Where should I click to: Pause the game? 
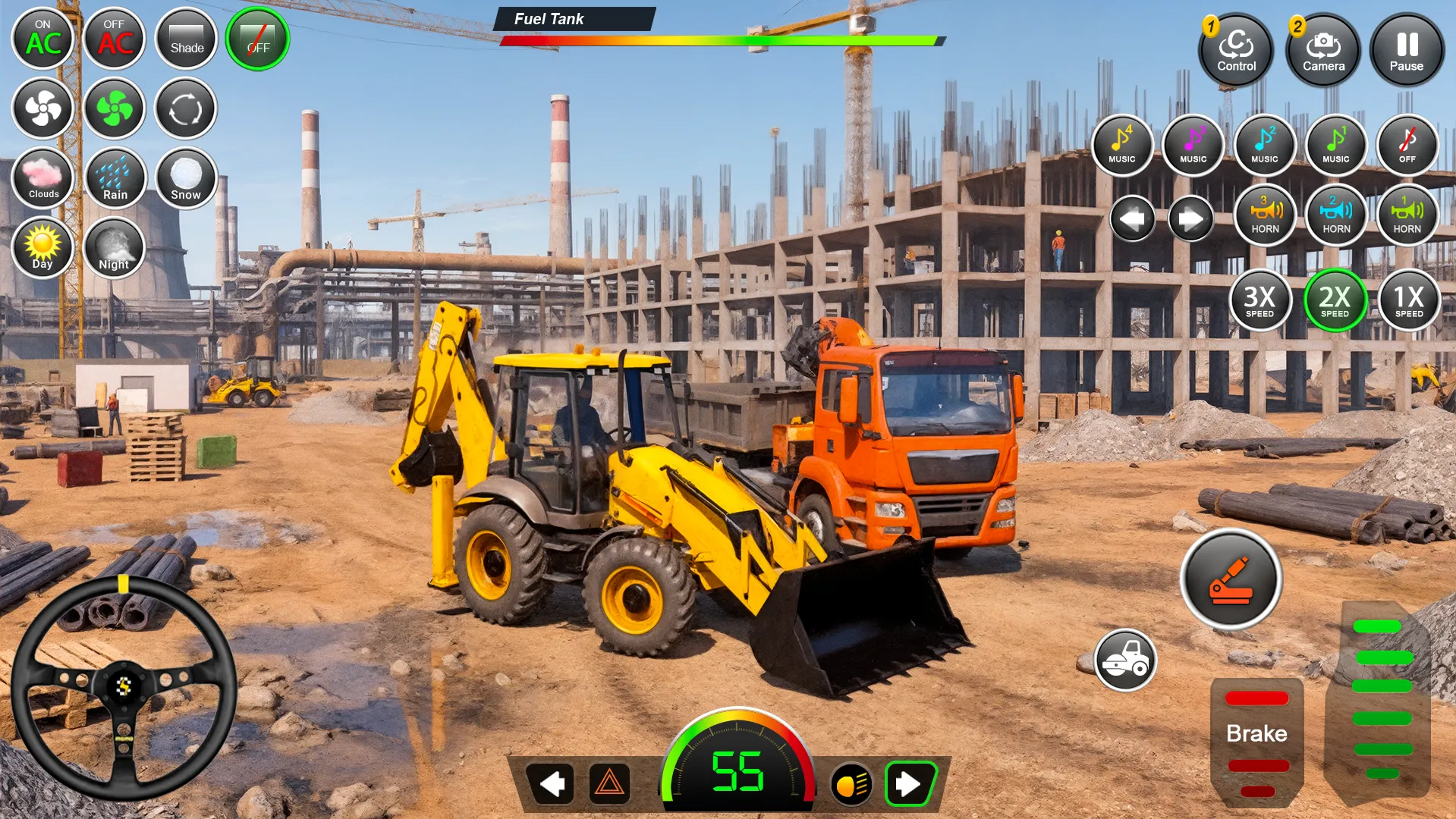(x=1405, y=50)
